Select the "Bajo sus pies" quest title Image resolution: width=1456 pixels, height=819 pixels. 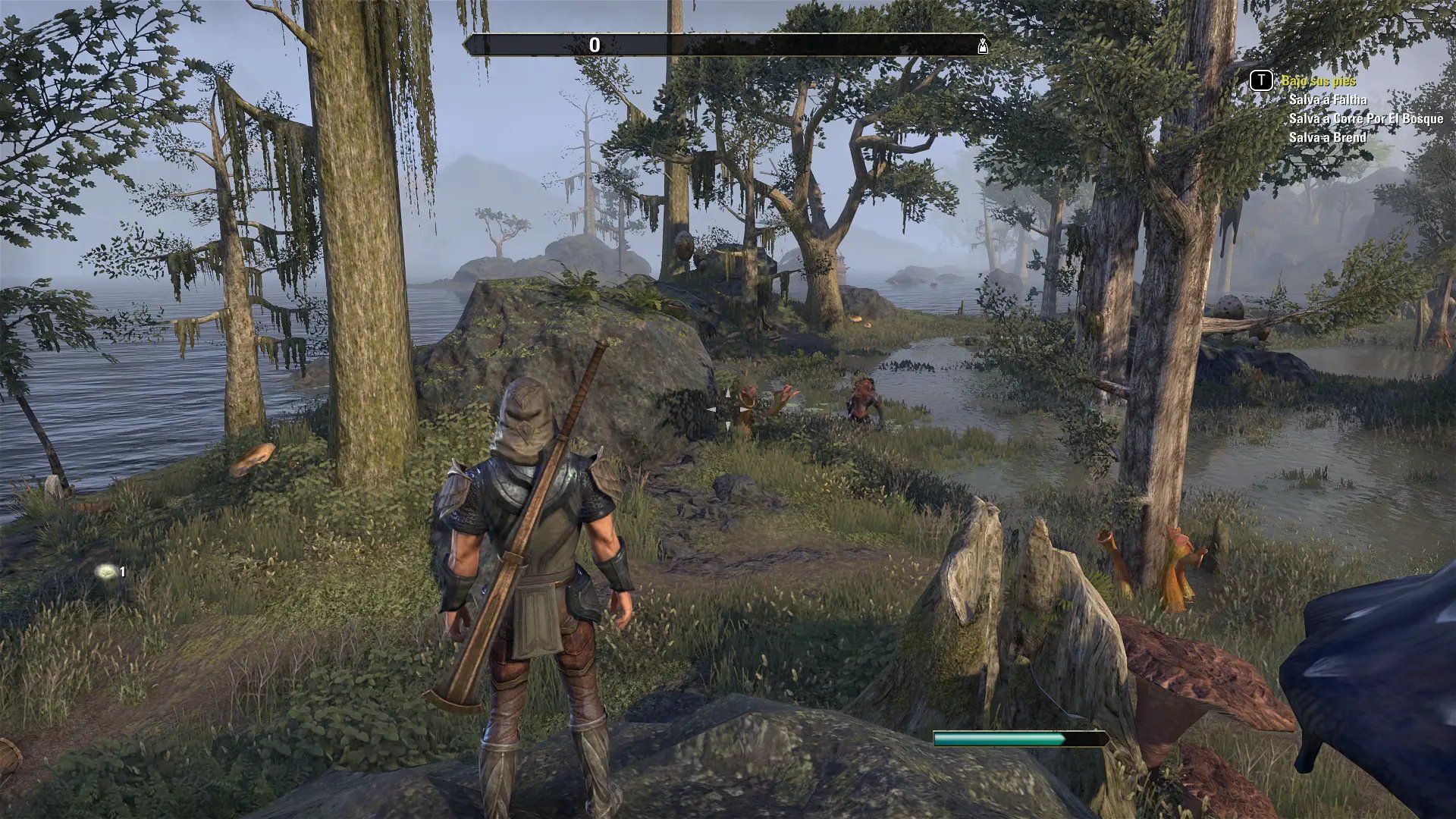click(x=1318, y=80)
